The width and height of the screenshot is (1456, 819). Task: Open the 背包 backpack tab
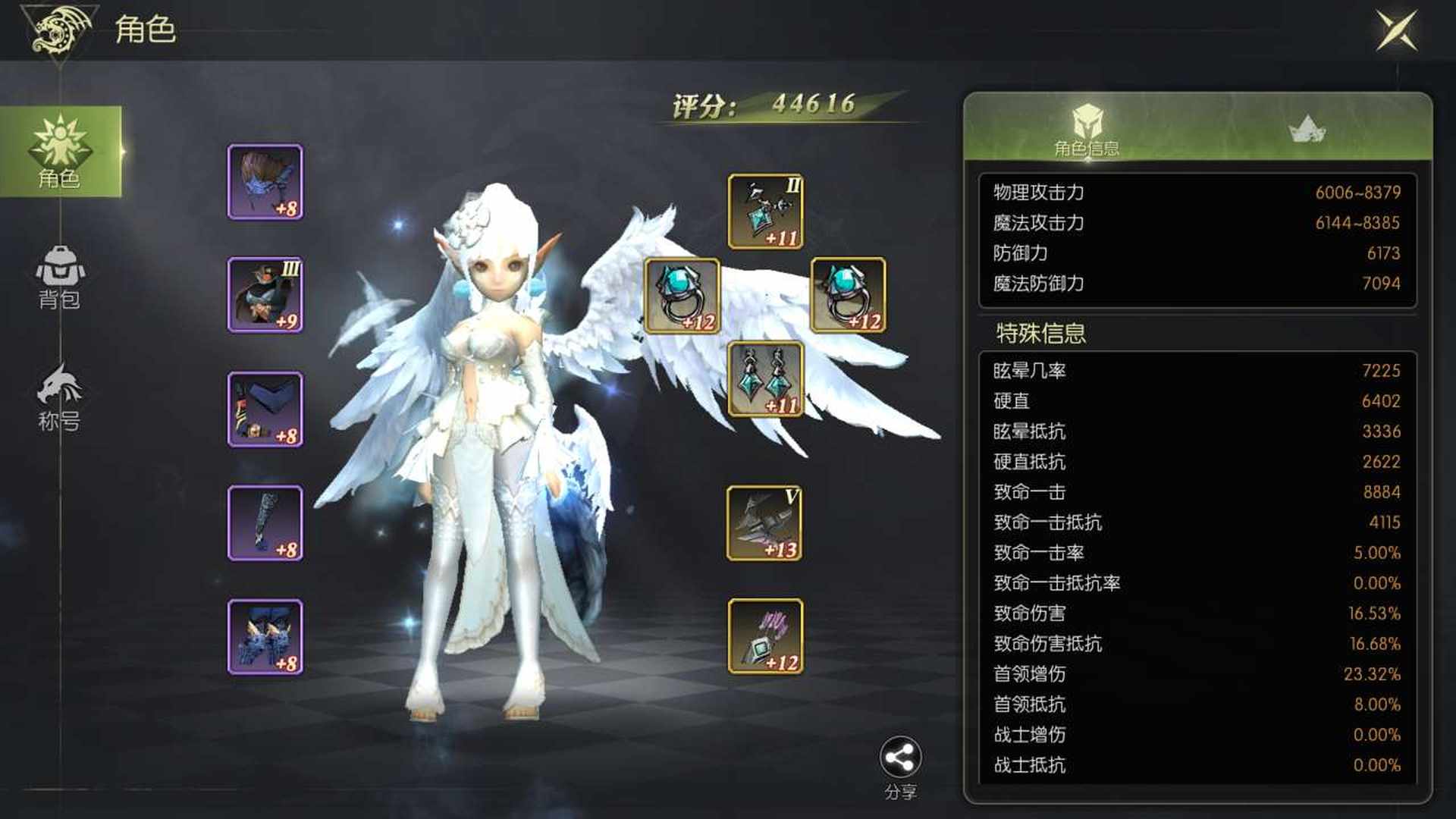(60, 278)
